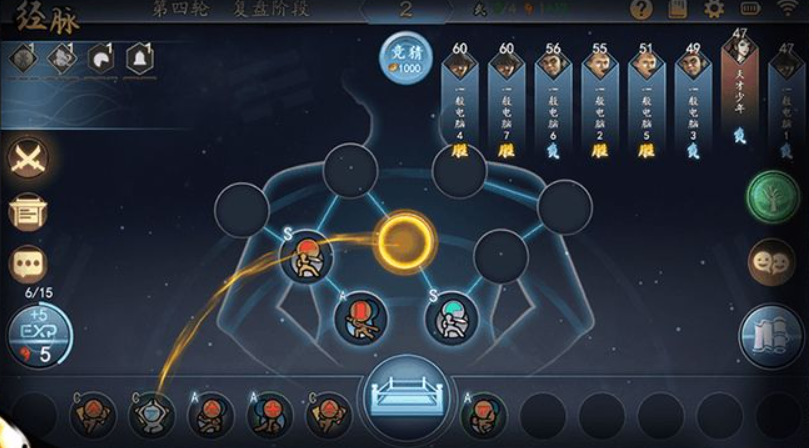Image resolution: width=809 pixels, height=448 pixels.
Task: Open the chat speech bubble
Action: coord(29,264)
